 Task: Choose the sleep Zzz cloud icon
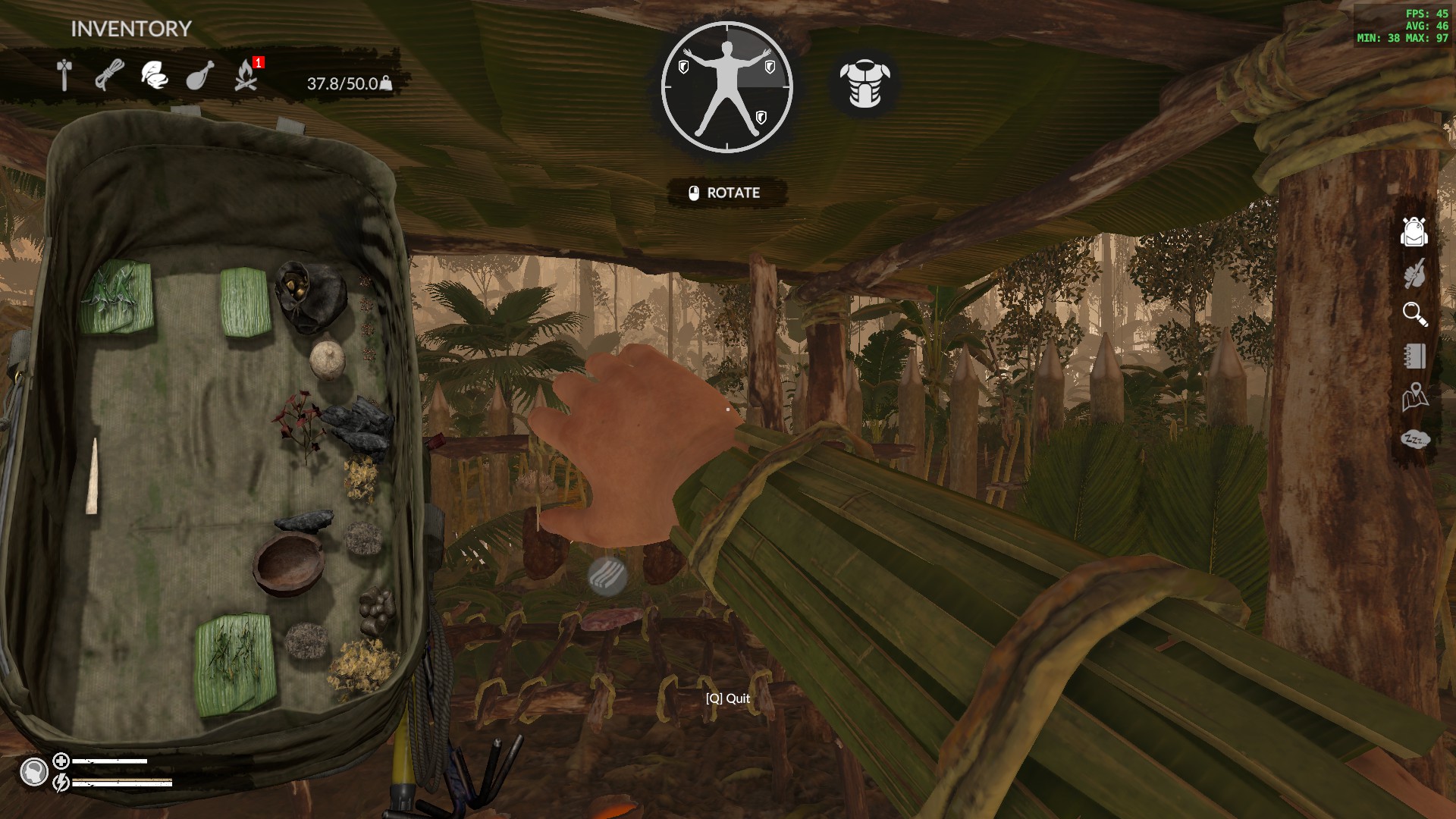click(1414, 439)
